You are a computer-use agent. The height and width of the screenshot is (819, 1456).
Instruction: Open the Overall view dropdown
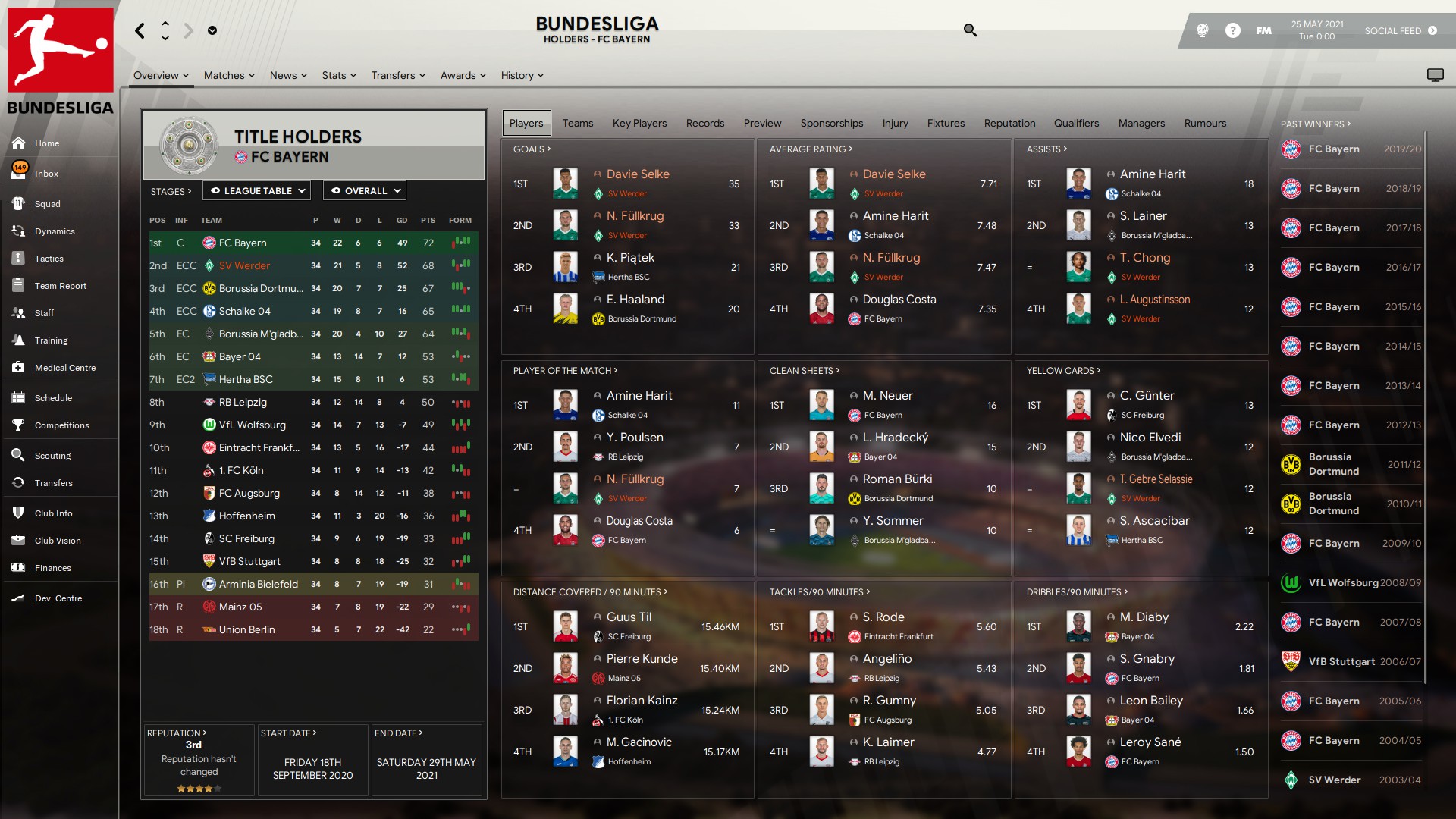pyautogui.click(x=365, y=191)
